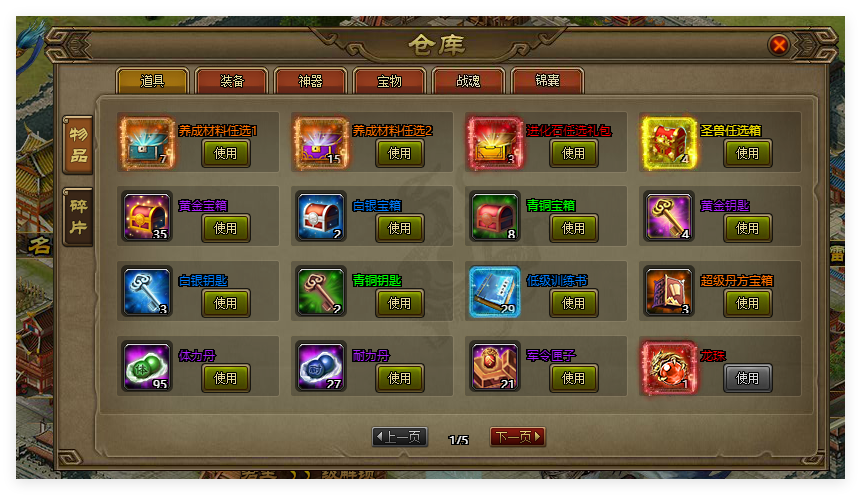Open the 神器 tab
This screenshot has width=861, height=495.
tap(310, 81)
